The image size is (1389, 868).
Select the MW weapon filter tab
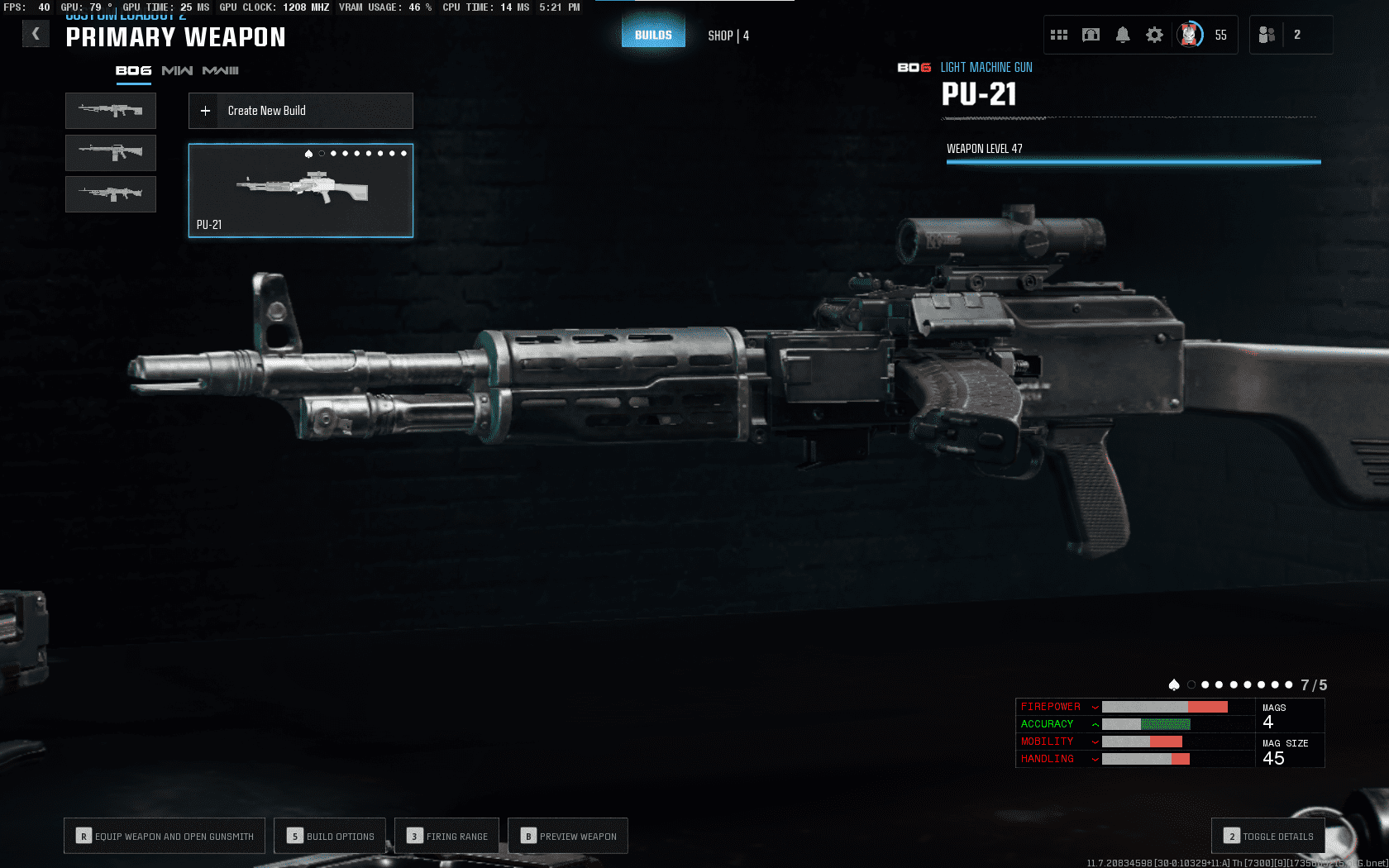tap(177, 70)
